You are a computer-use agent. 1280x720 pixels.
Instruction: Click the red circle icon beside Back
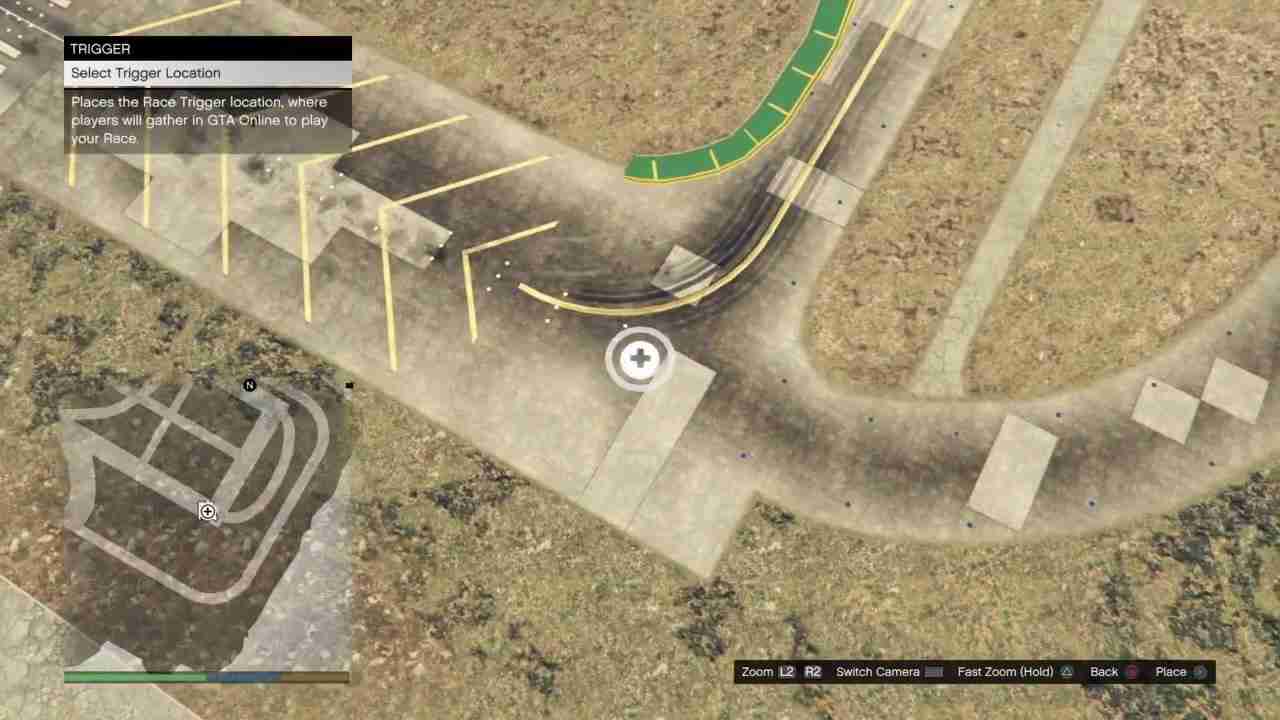[1133, 671]
